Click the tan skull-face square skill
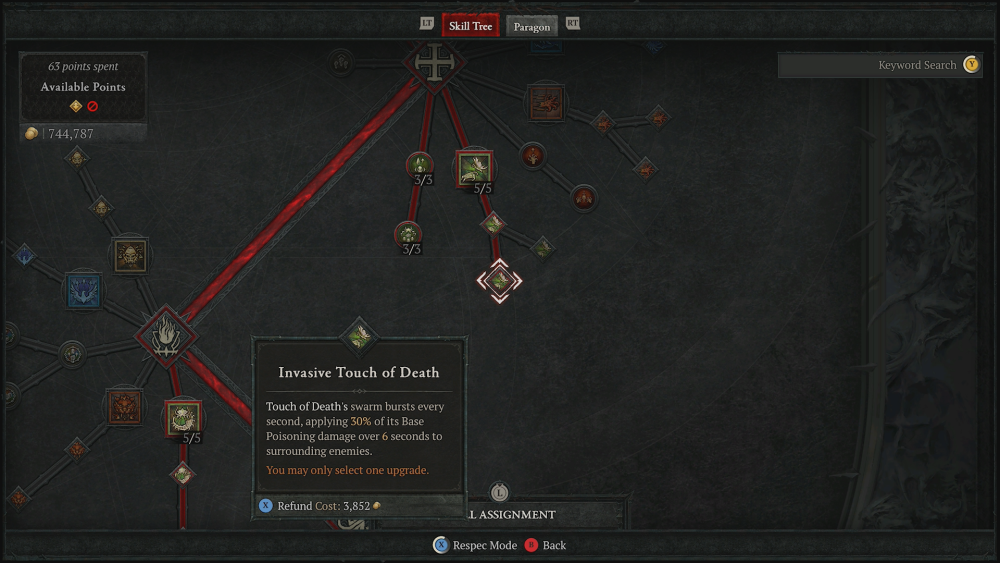This screenshot has height=563, width=1000. (130, 256)
